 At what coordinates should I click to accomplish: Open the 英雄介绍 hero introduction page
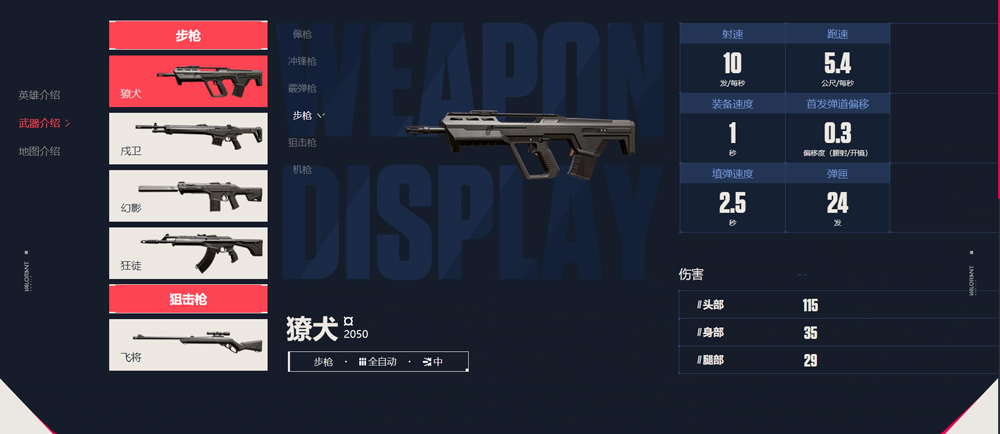39,95
